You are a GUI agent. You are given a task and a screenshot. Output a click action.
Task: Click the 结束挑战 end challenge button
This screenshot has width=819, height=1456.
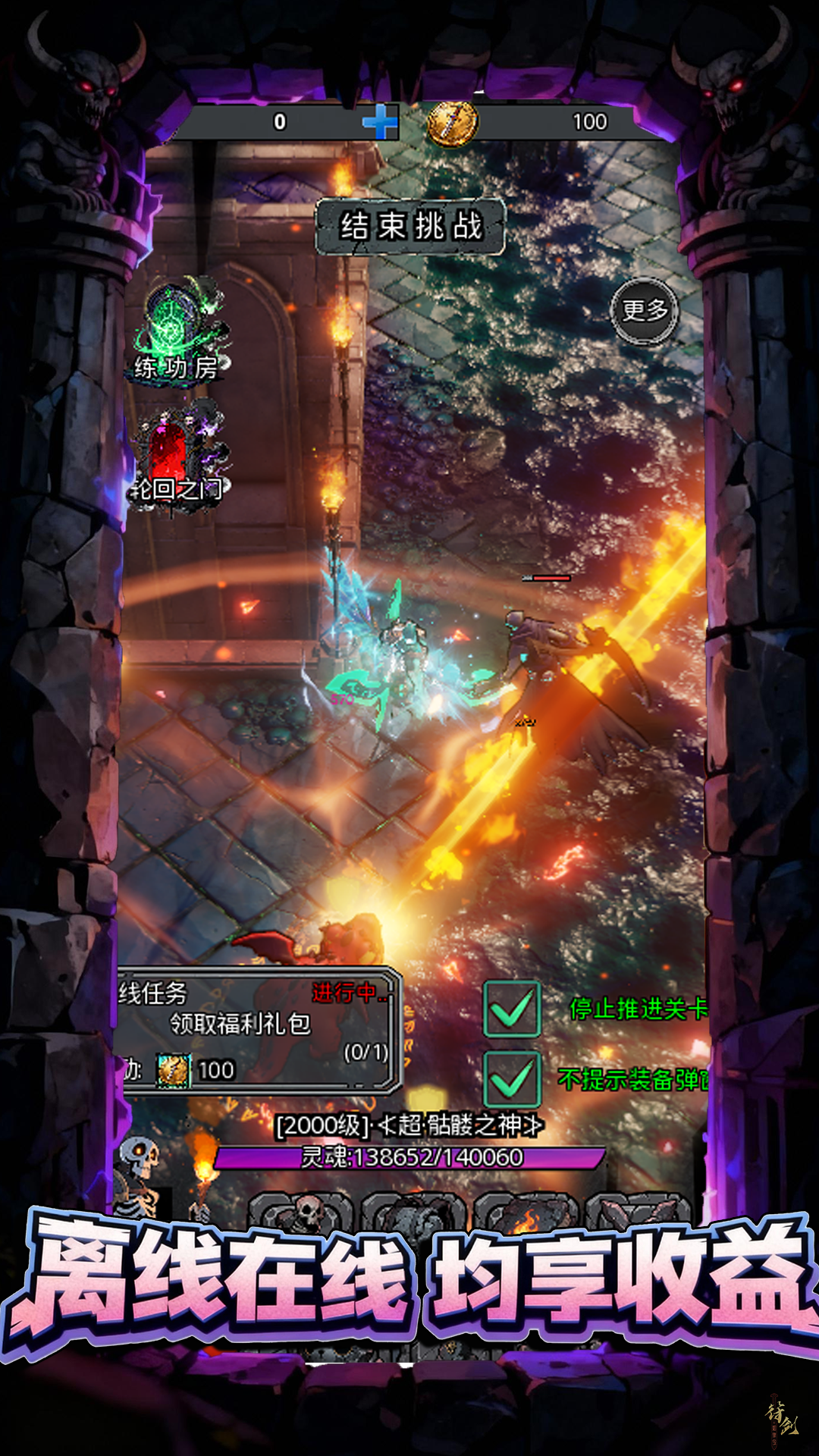pos(410,226)
